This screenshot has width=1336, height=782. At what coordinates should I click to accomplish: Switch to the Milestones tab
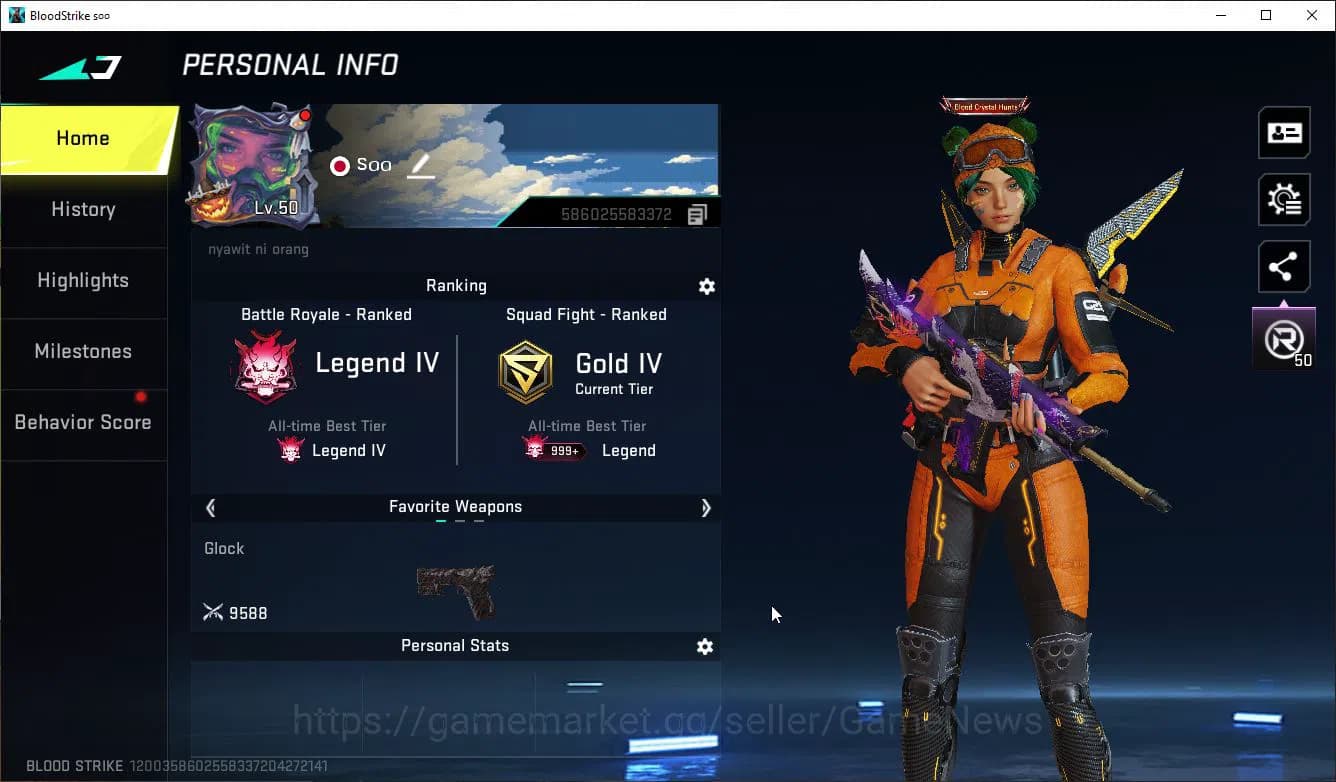pos(83,352)
